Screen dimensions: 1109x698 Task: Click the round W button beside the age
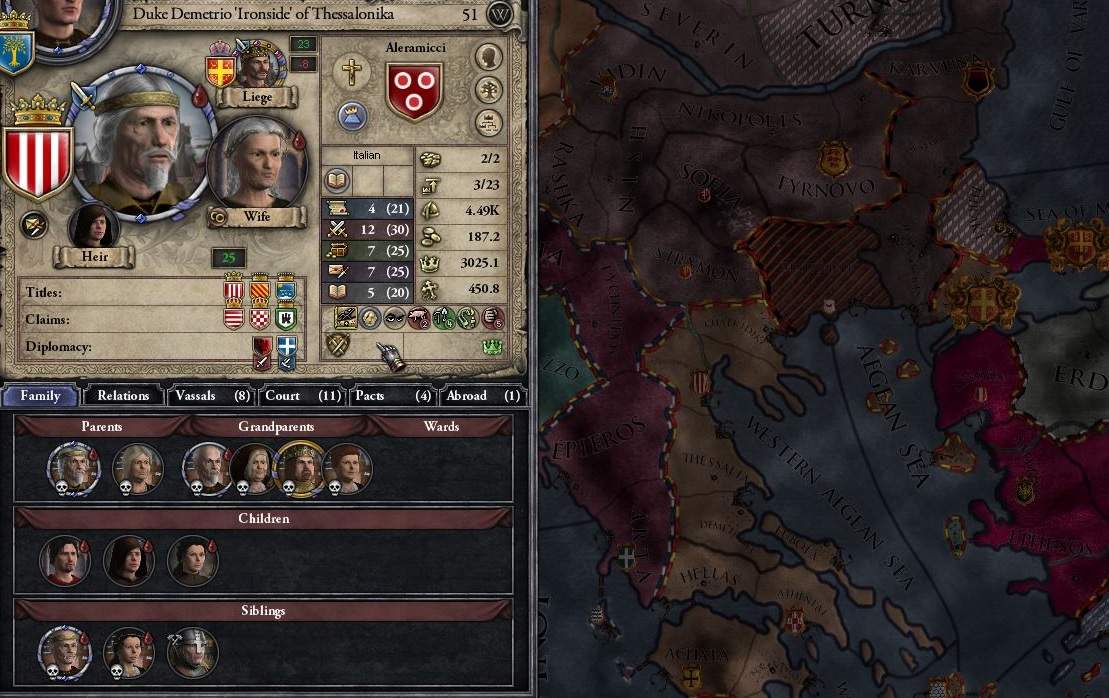pyautogui.click(x=501, y=15)
